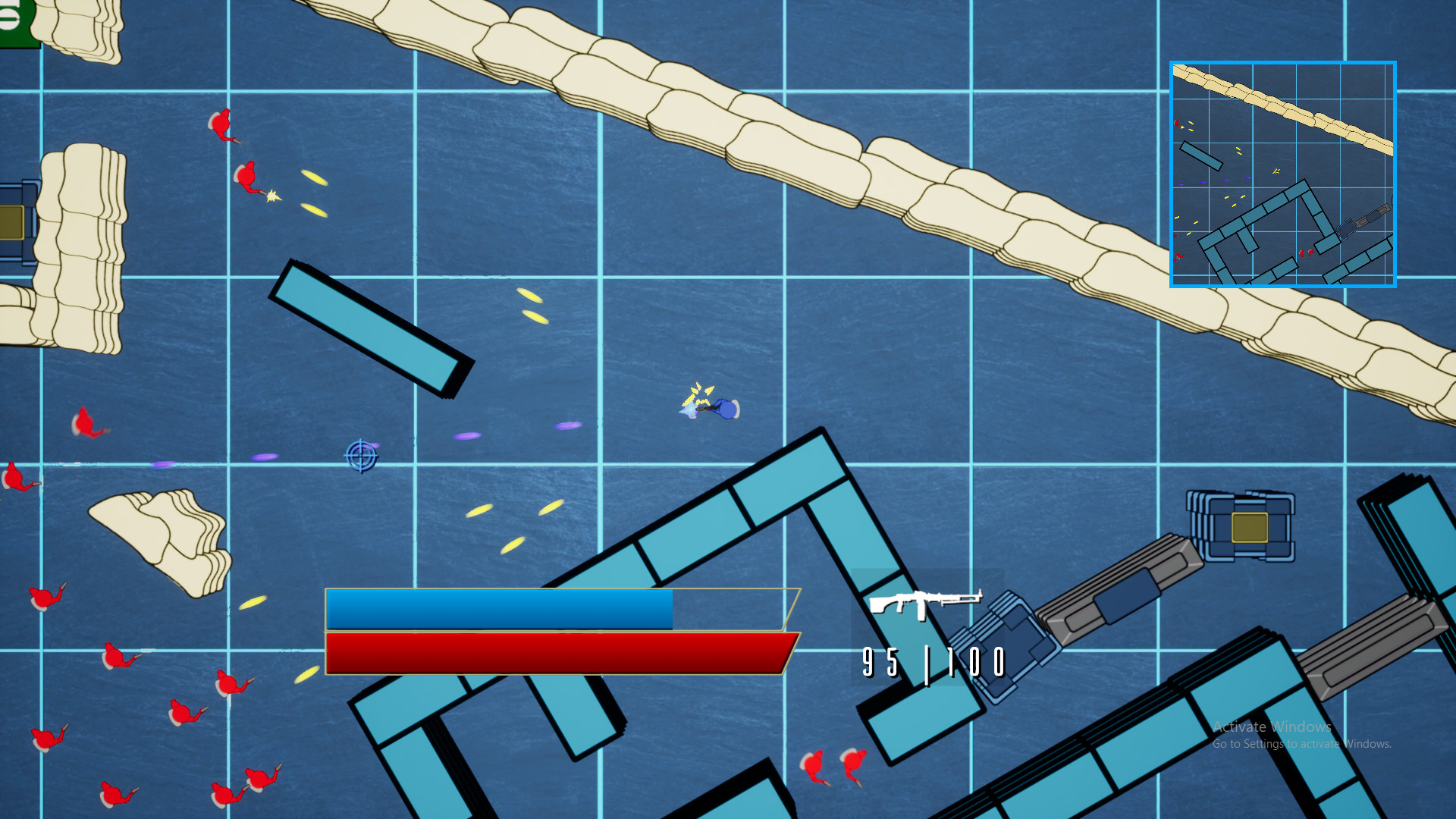Click the player marker on the minimap
This screenshot has height=819, width=1456.
pos(1276,171)
